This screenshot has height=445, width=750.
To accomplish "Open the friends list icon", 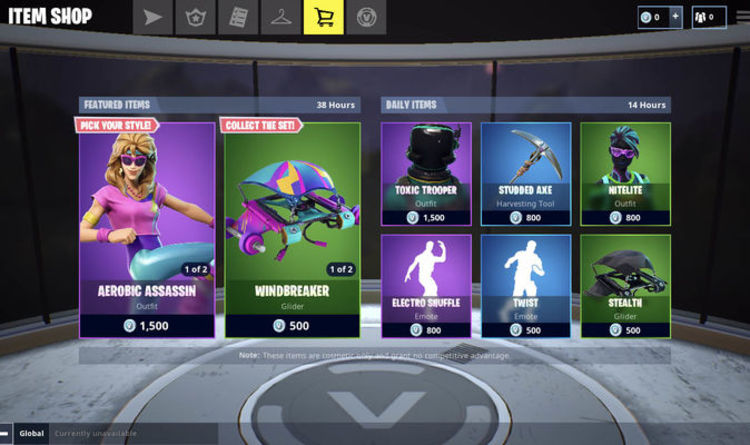I will (709, 17).
